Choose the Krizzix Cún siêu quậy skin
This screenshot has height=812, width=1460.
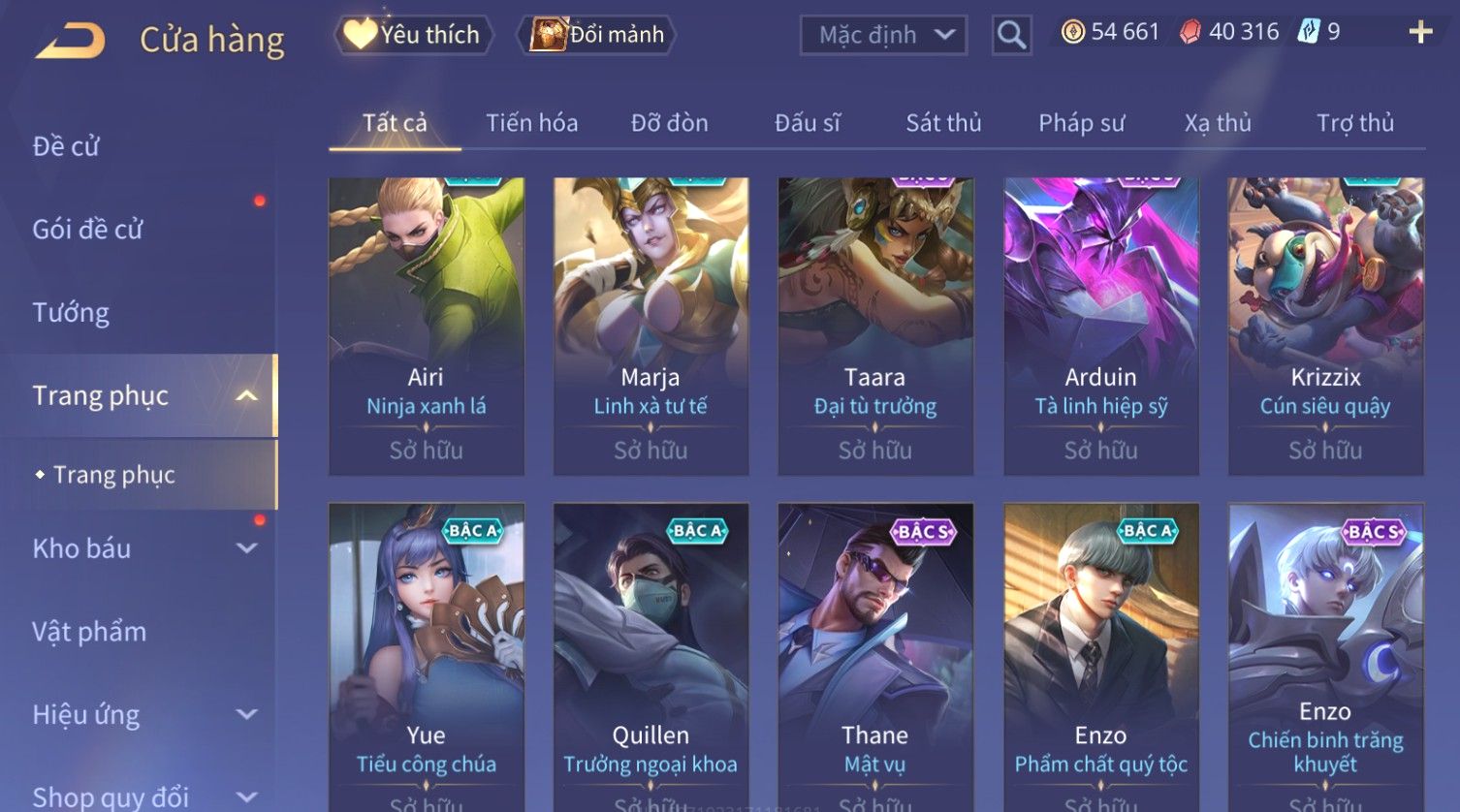[1325, 325]
